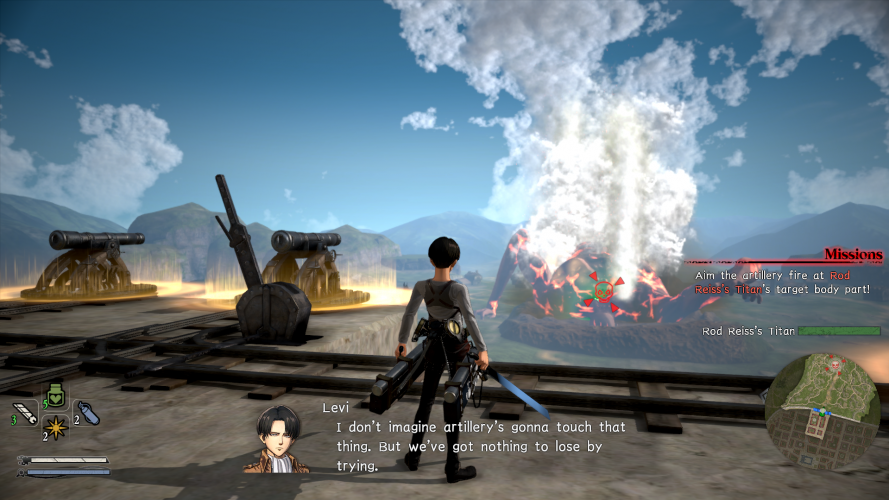This screenshot has width=889, height=500.
Task: Click the Missions objective tracker
Action: click(x=852, y=255)
